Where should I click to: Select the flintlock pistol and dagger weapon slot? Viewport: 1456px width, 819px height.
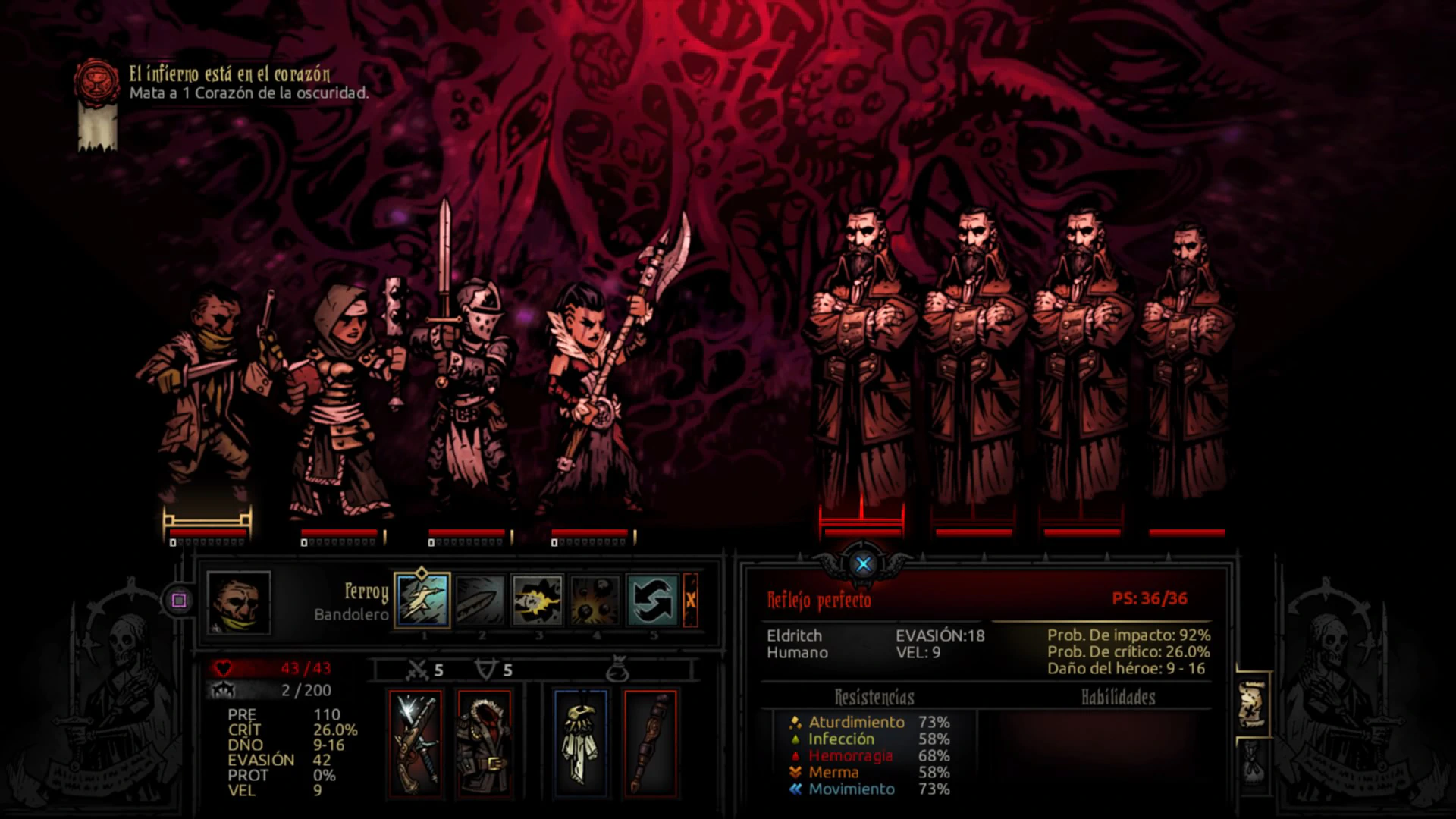(x=415, y=743)
